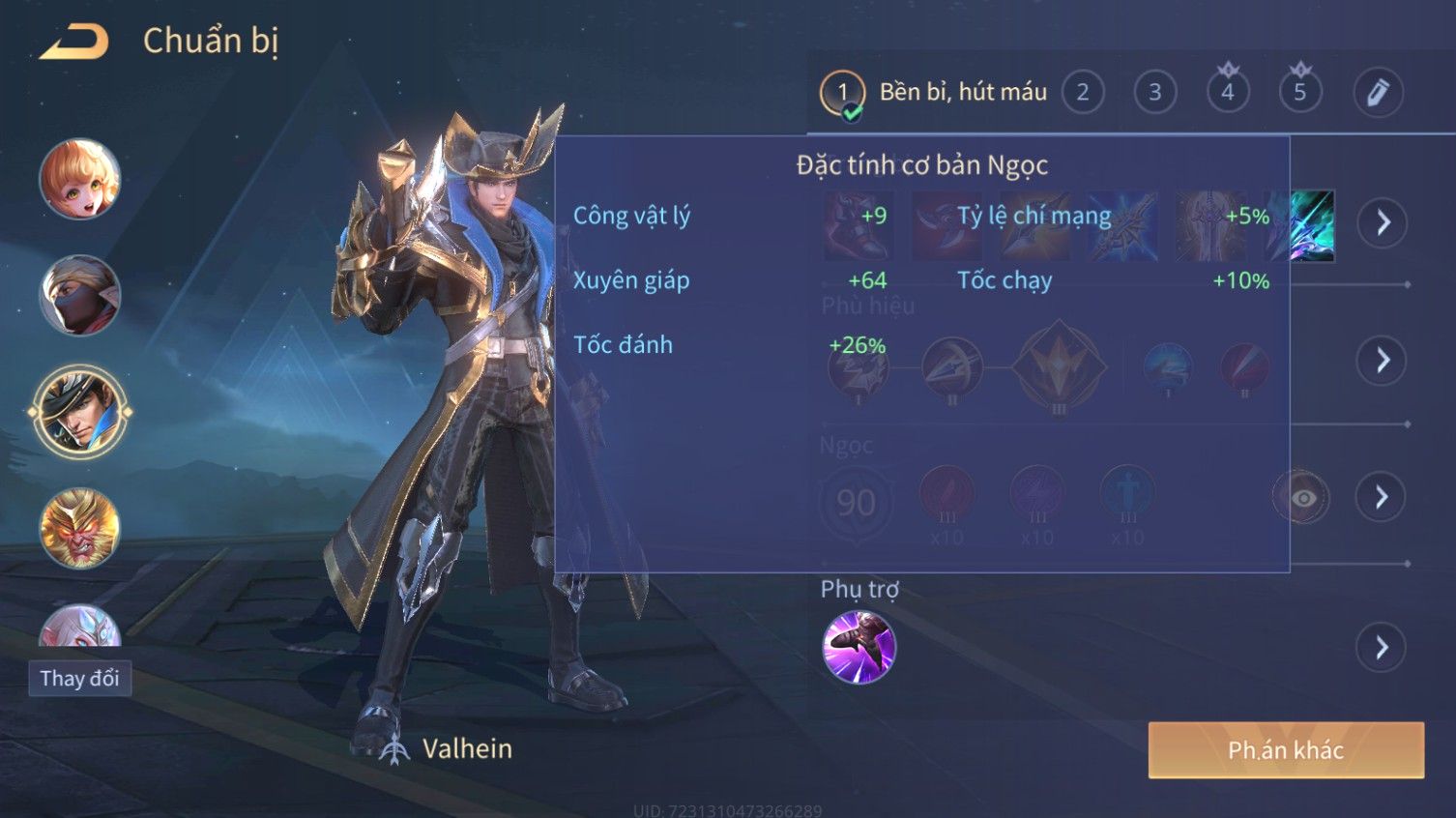The image size is (1456, 818).
Task: Select the Valhein hero portrait
Action: pyautogui.click(x=80, y=412)
